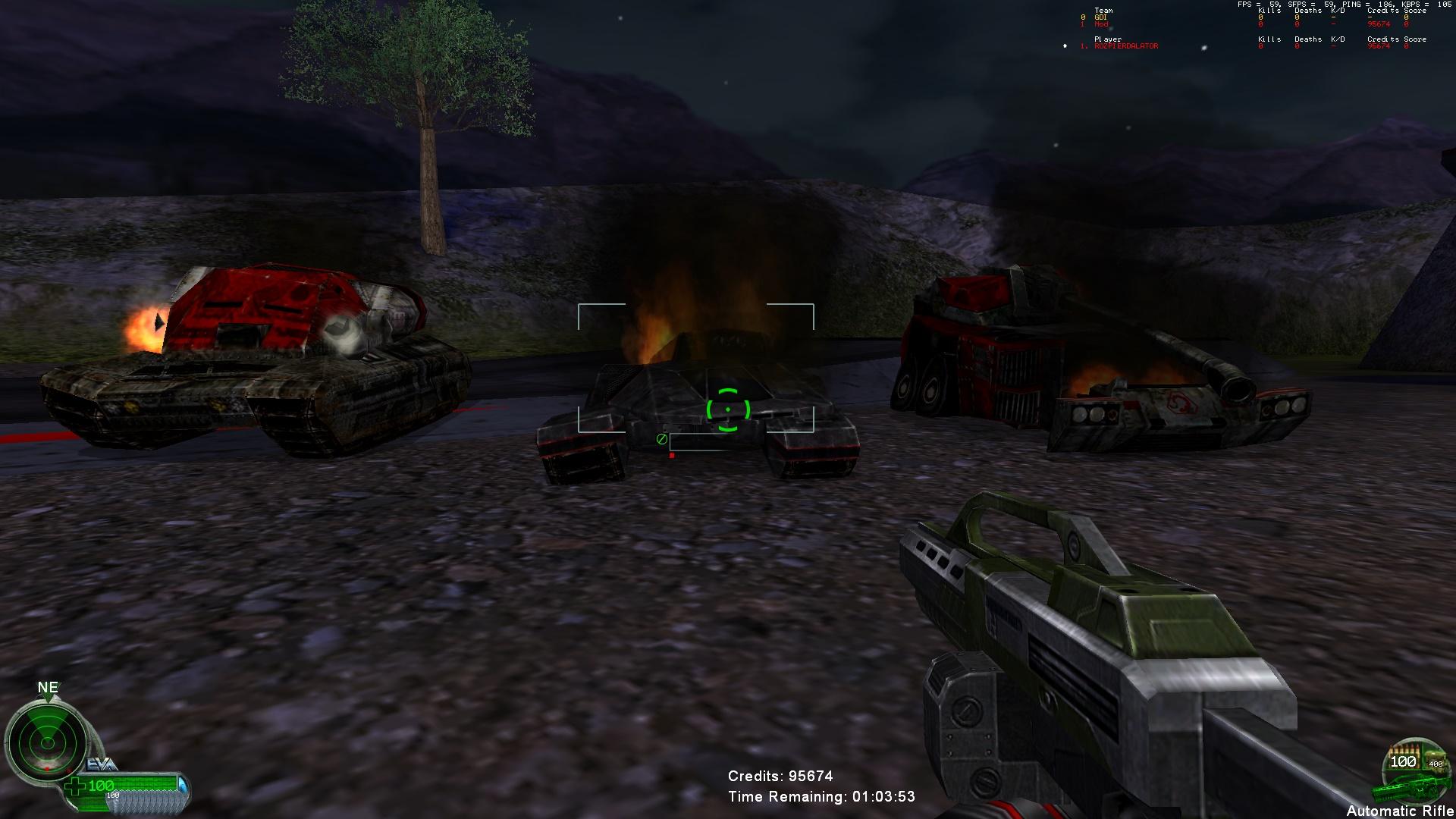Click the circular radar minimap
Image resolution: width=1456 pixels, height=819 pixels.
click(x=47, y=739)
